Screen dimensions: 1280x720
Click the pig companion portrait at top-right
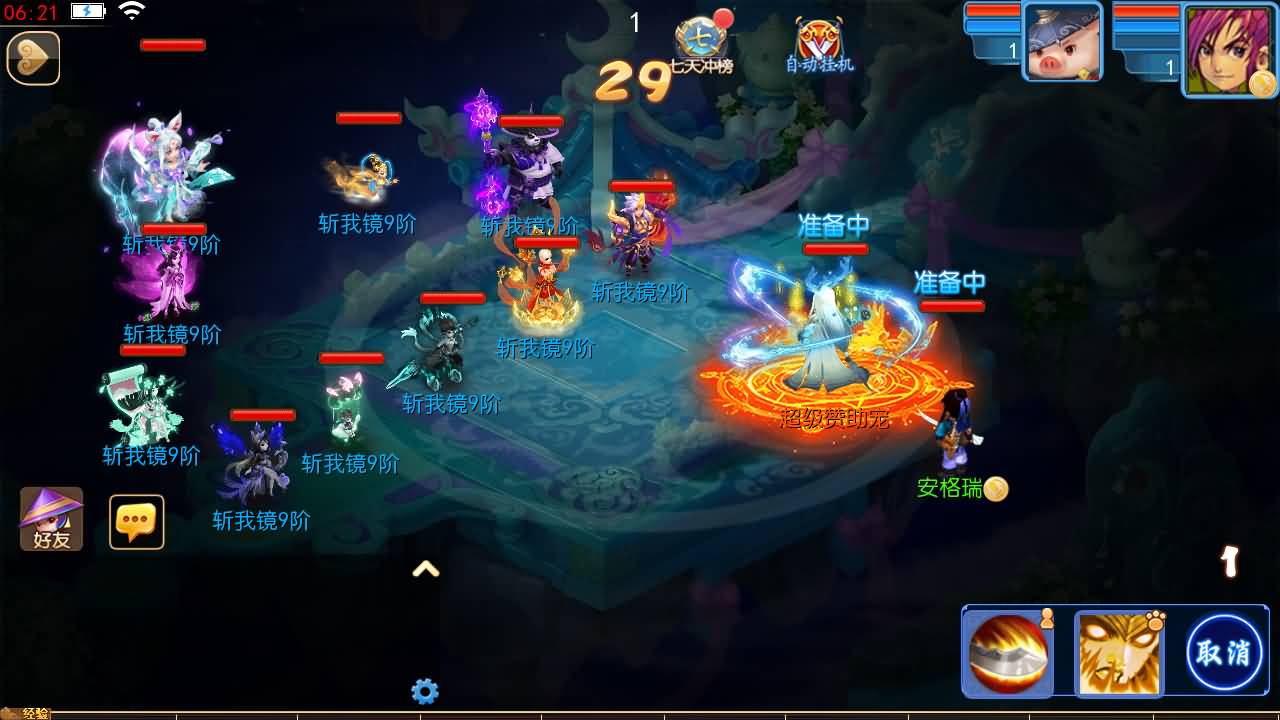(1064, 44)
